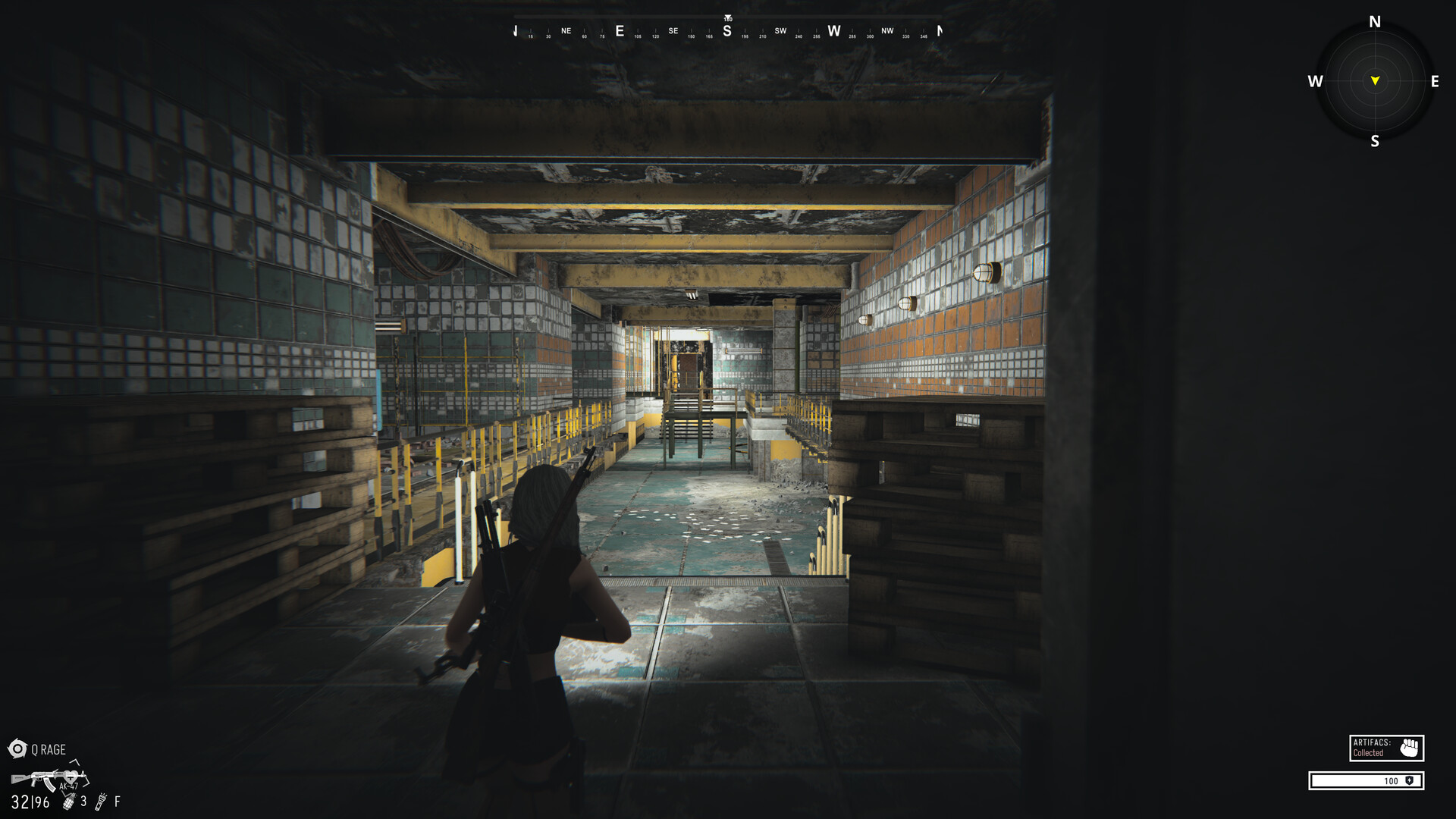Choose the grenade icon
1456x819 pixels.
tap(69, 802)
